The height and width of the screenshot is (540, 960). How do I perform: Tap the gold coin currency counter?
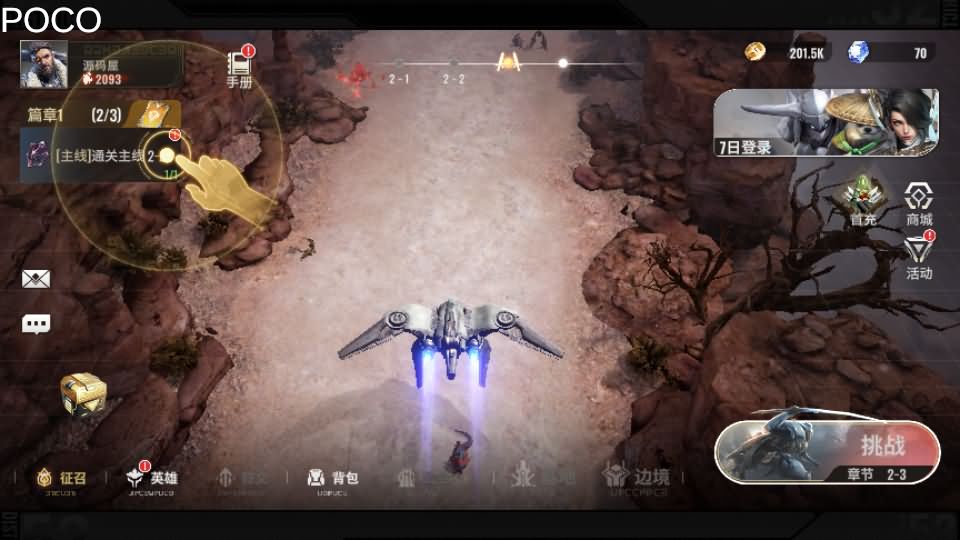pyautogui.click(x=790, y=53)
